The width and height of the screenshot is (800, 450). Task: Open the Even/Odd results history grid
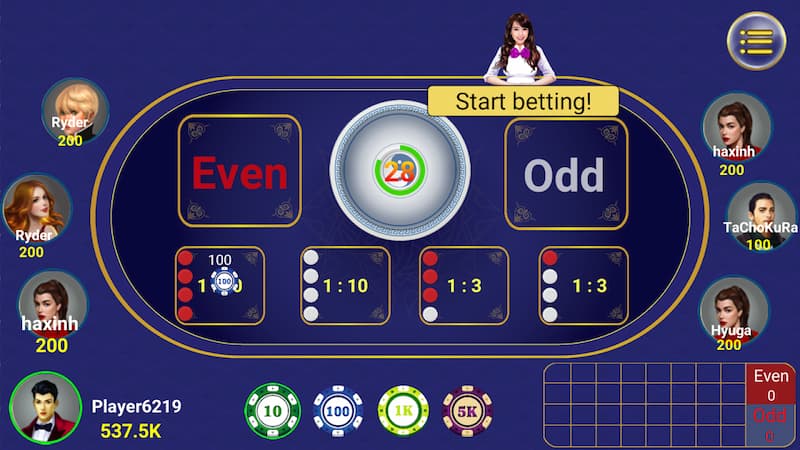click(644, 404)
